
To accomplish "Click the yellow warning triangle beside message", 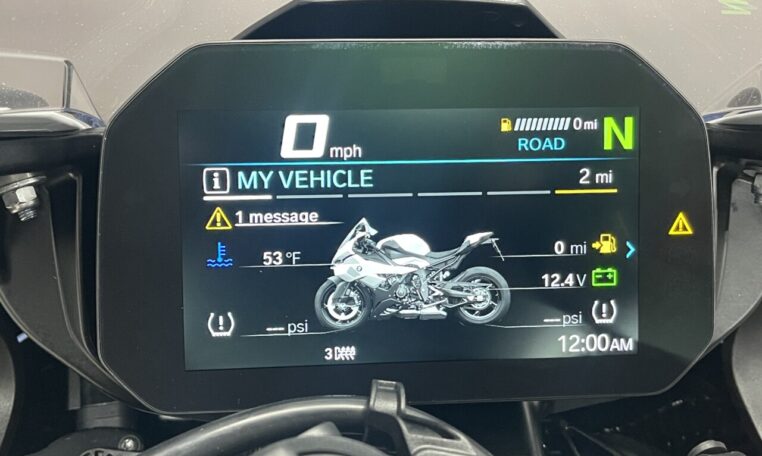I will tap(218, 217).
